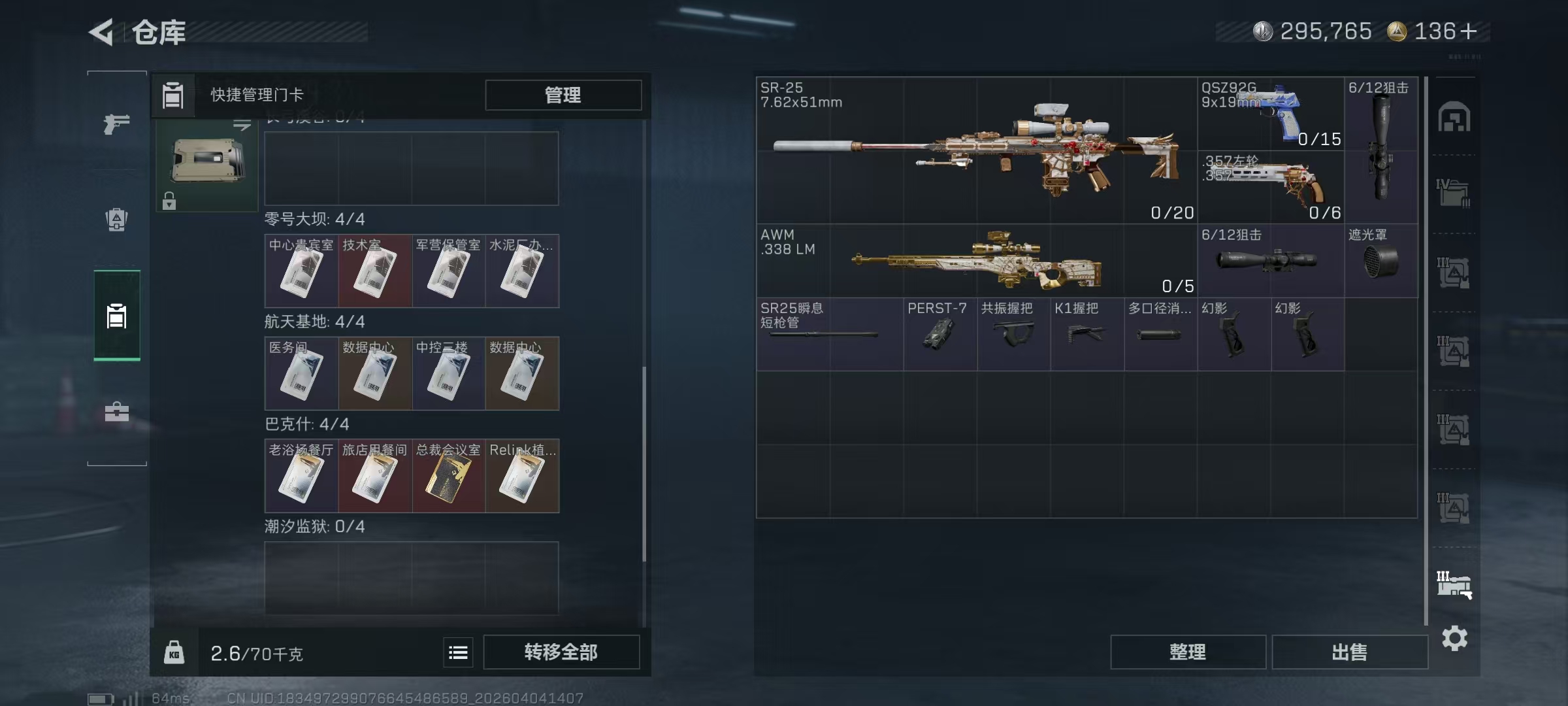
Task: Choose the .357 revolver slot
Action: click(x=1270, y=187)
